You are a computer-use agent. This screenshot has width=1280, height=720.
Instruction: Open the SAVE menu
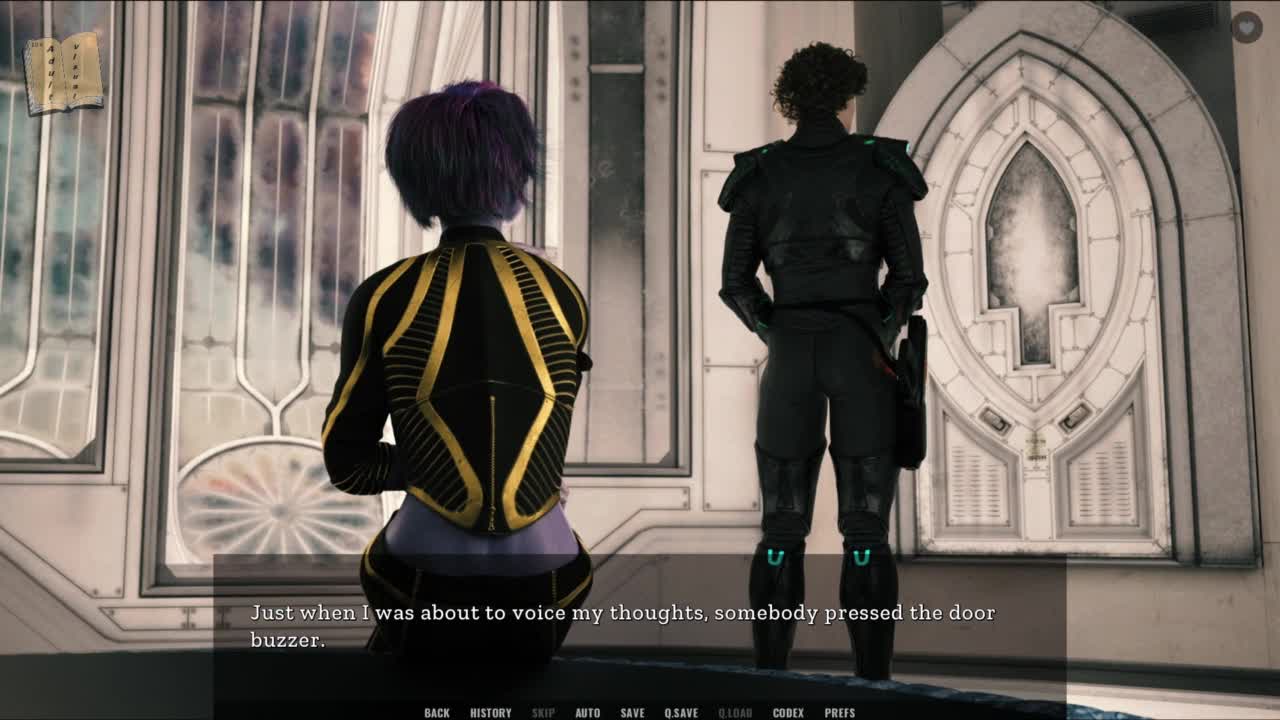click(x=632, y=713)
